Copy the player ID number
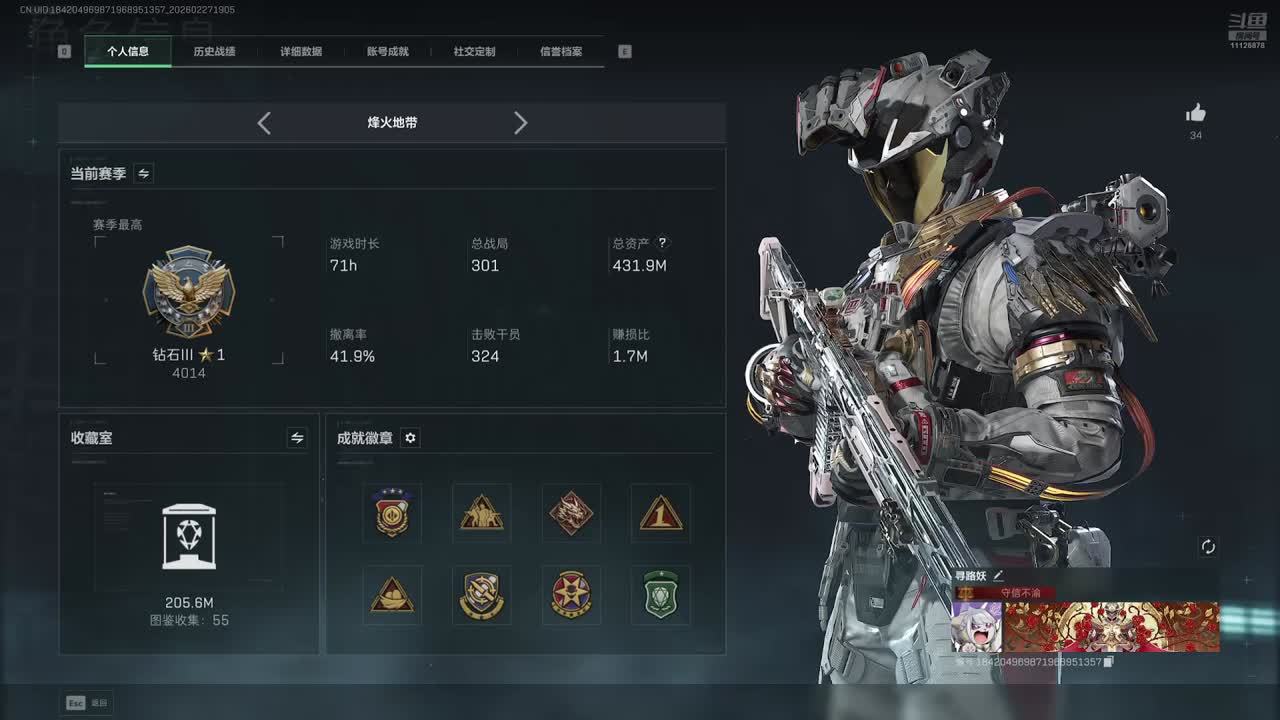Image resolution: width=1280 pixels, height=720 pixels. coord(1108,662)
